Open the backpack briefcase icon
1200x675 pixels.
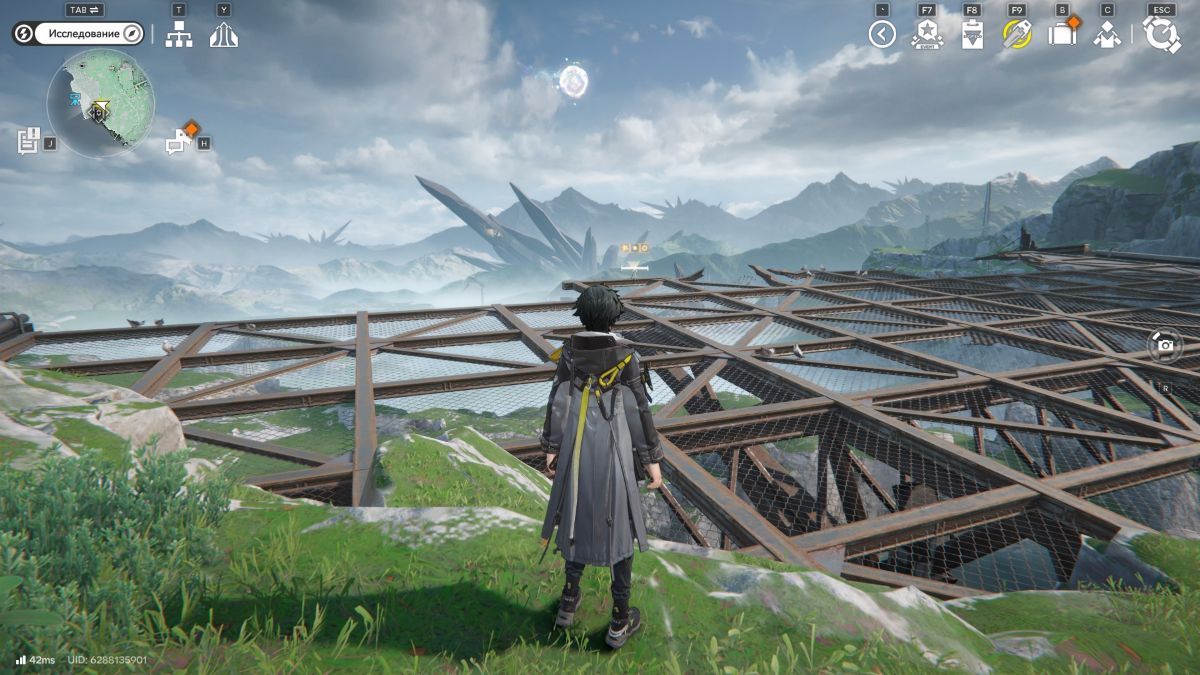(1062, 35)
